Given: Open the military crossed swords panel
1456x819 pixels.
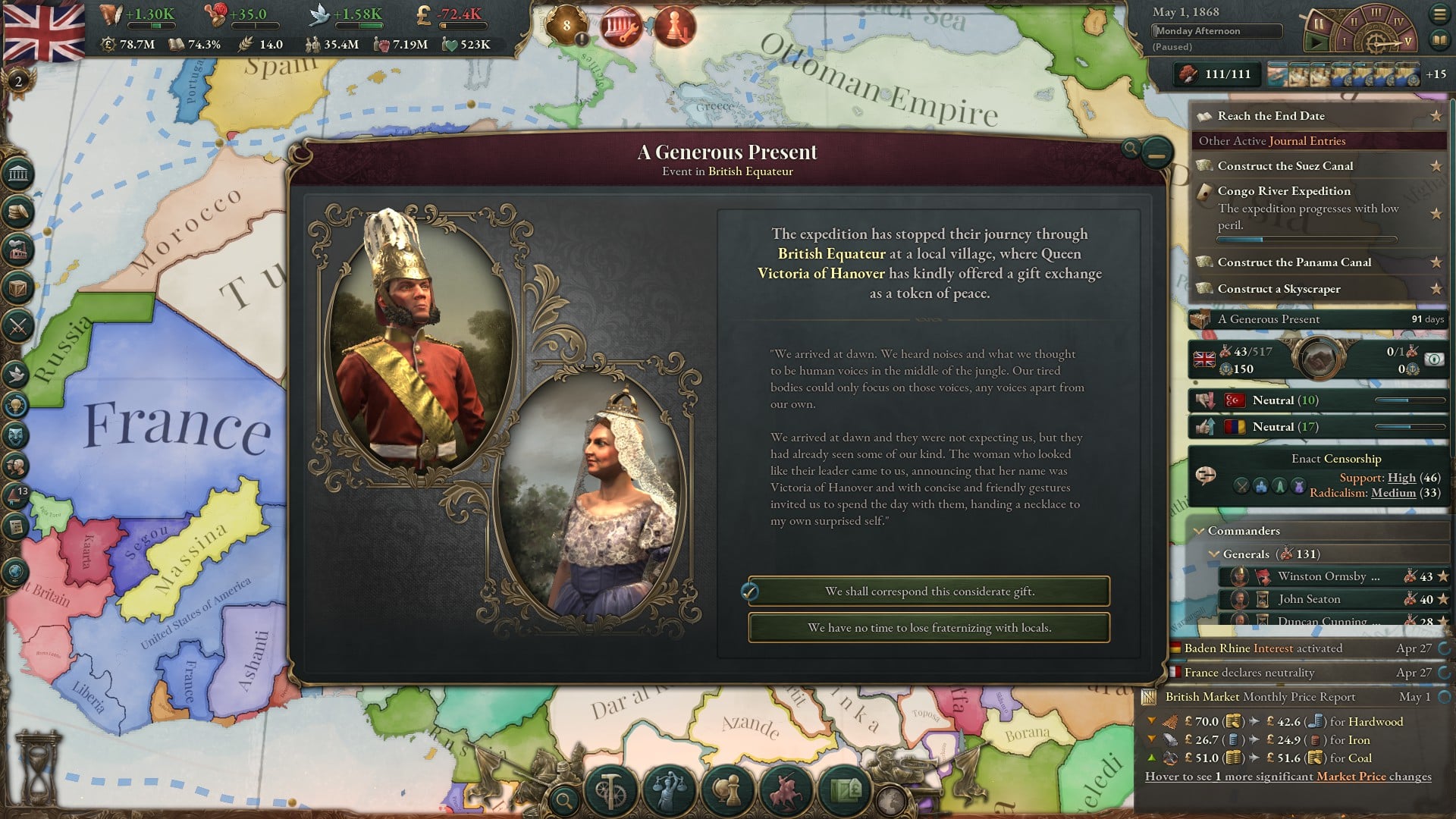Looking at the screenshot, I should tap(18, 327).
